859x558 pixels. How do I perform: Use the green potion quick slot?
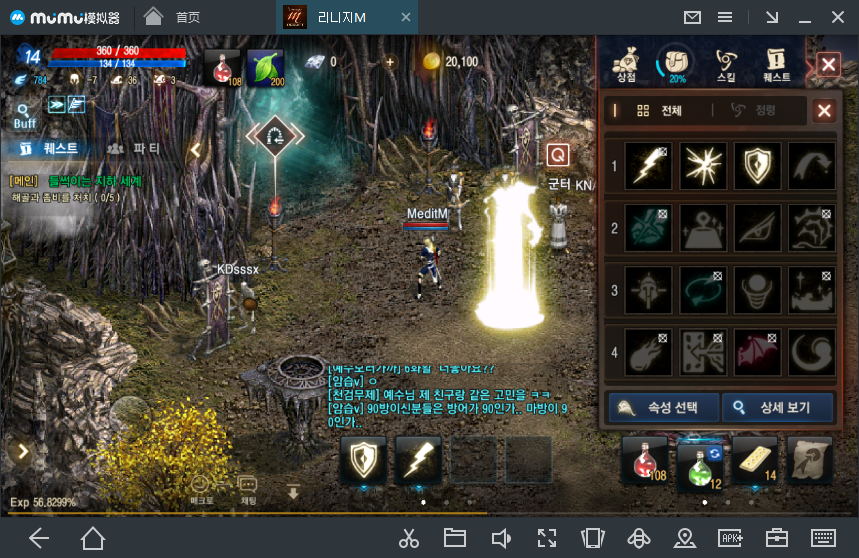click(700, 462)
